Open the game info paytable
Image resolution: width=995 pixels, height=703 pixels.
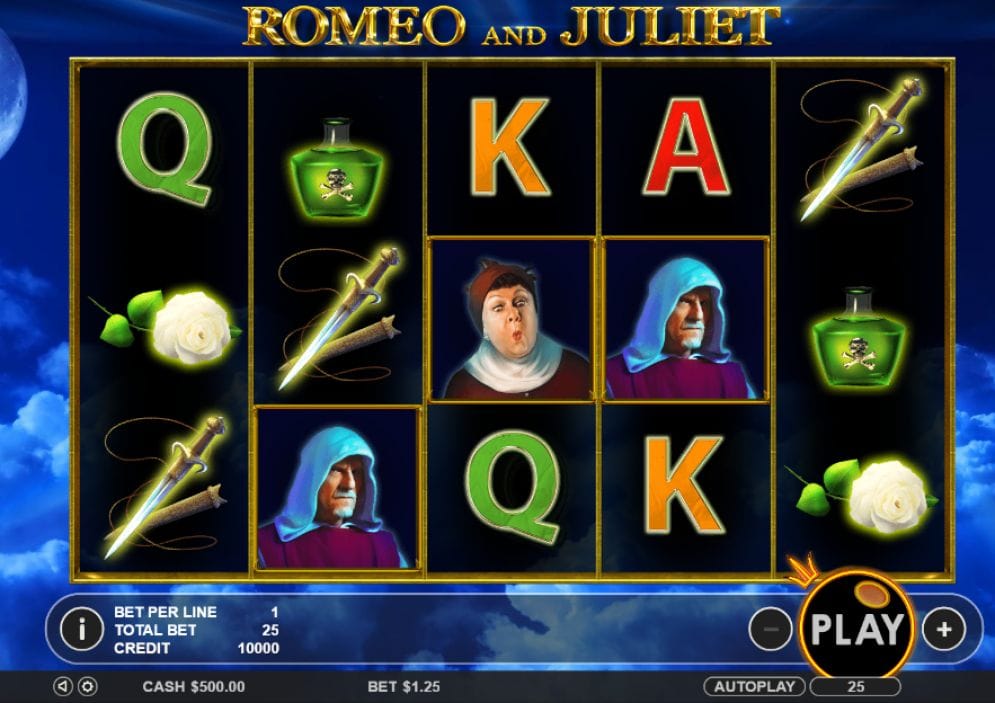point(81,628)
